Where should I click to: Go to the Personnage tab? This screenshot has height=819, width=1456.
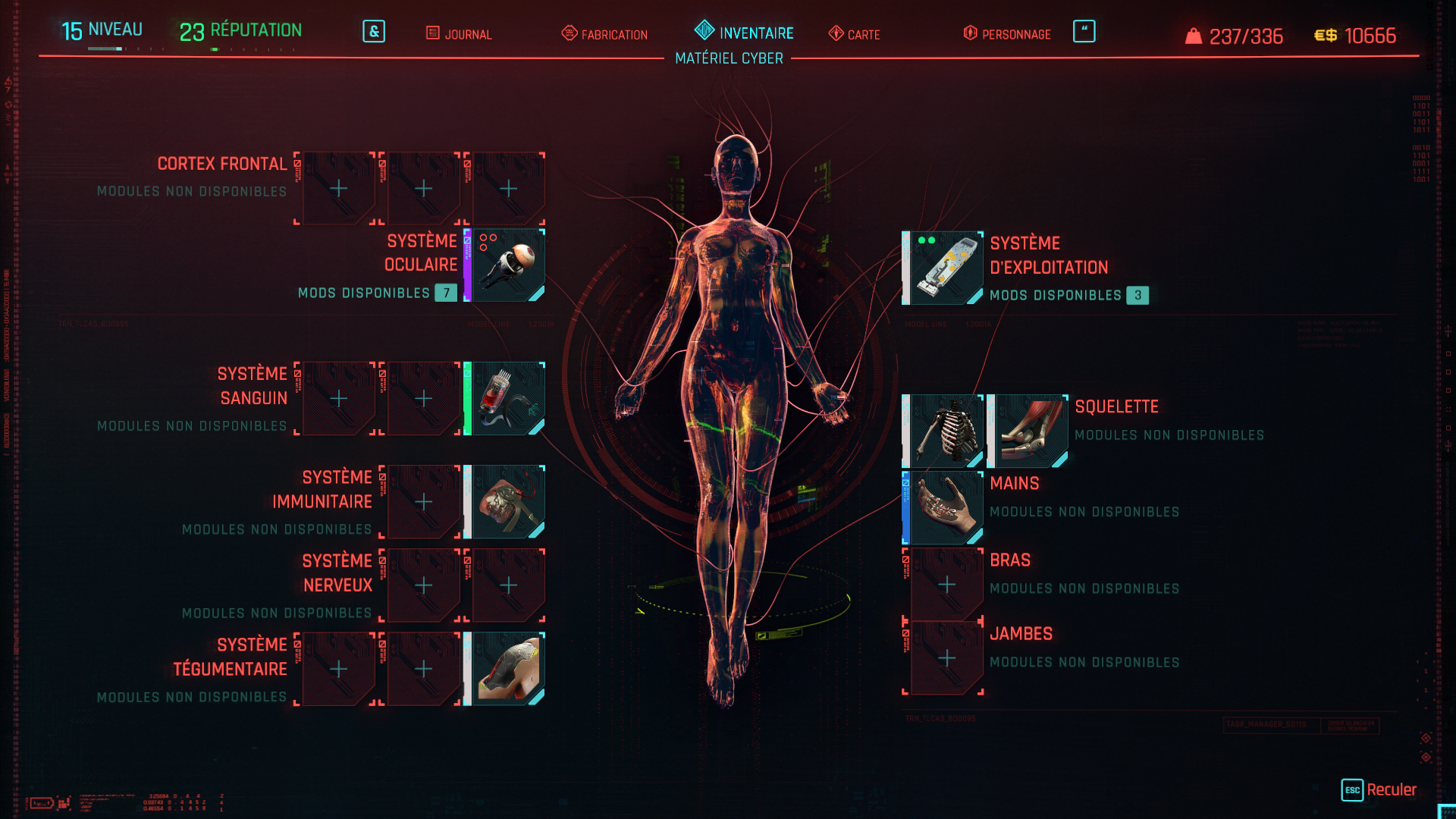[x=1007, y=34]
